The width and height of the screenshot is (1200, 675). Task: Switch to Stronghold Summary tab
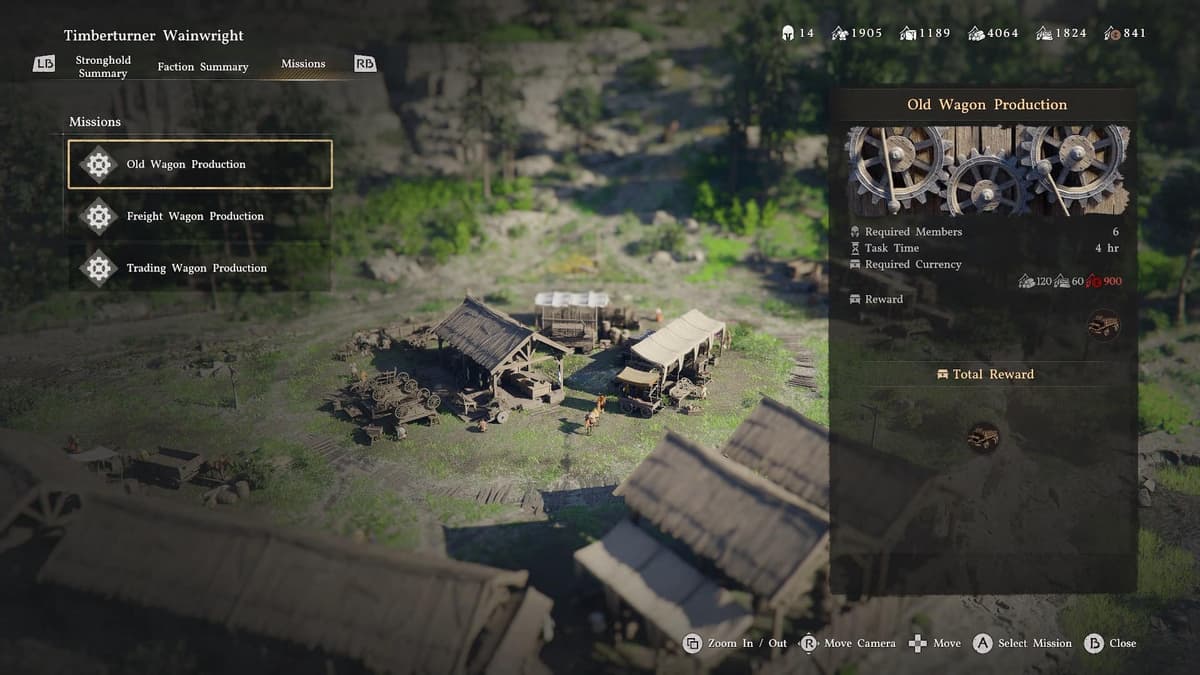point(103,67)
